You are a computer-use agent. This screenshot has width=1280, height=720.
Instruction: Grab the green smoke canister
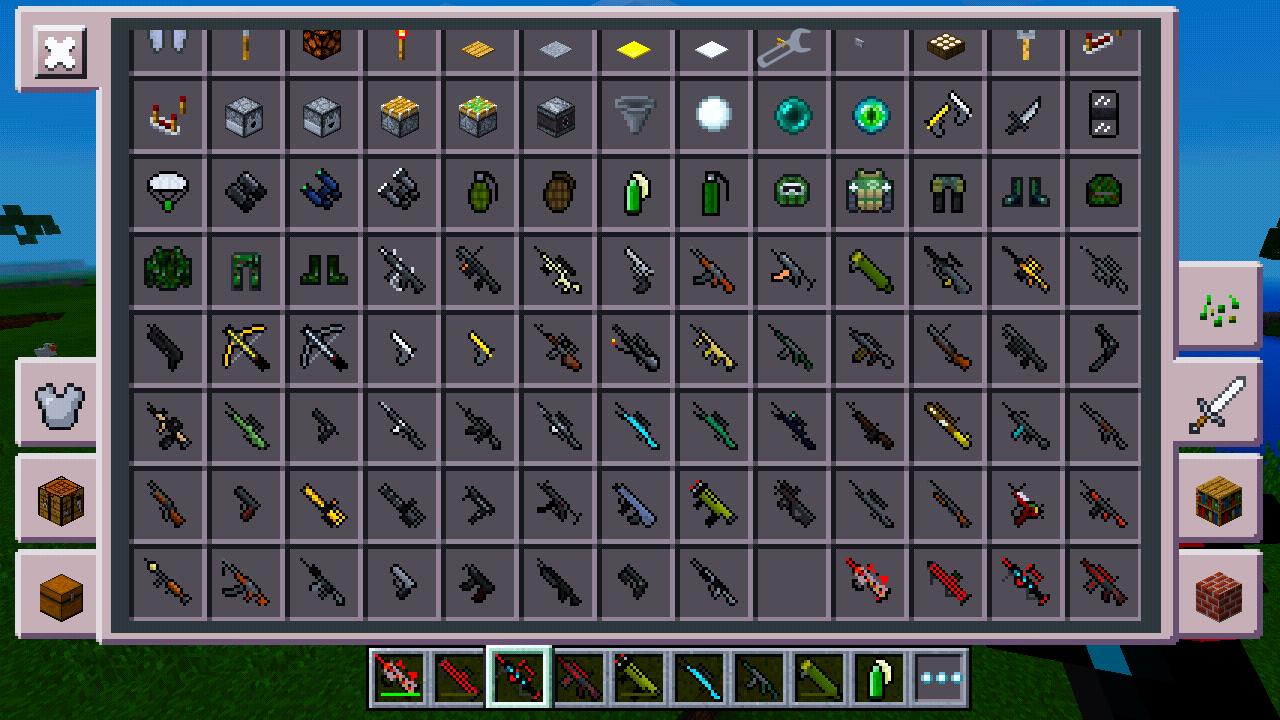pos(636,192)
